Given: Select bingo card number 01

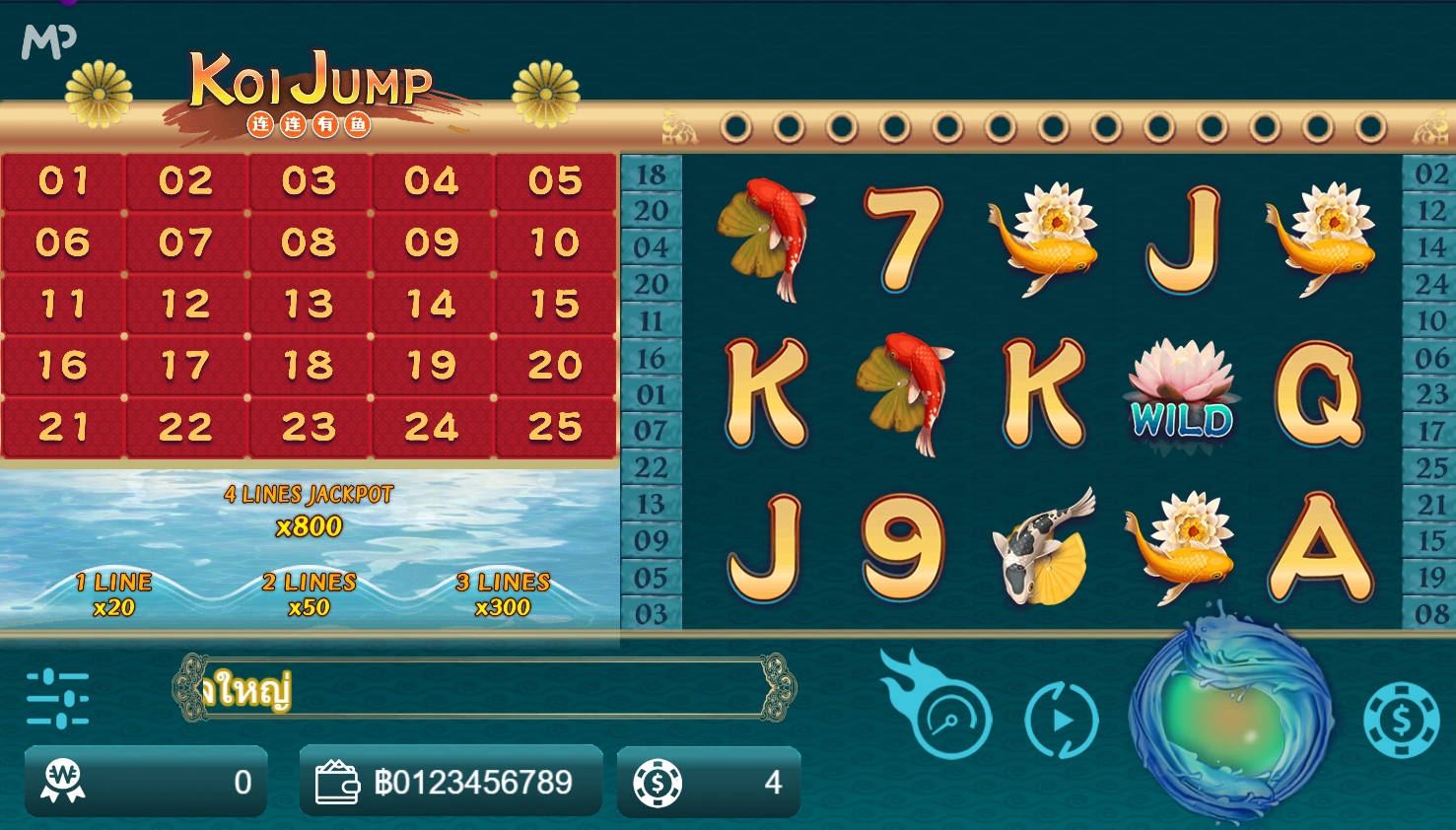Looking at the screenshot, I should [64, 181].
